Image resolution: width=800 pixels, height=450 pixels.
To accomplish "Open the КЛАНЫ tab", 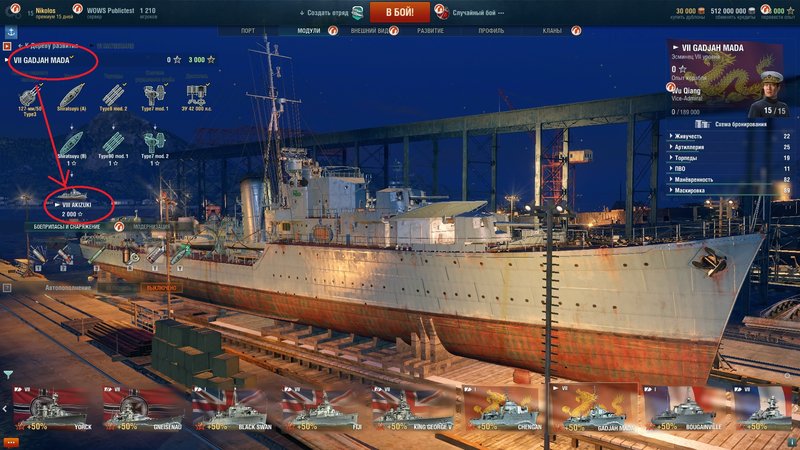I will (552, 31).
